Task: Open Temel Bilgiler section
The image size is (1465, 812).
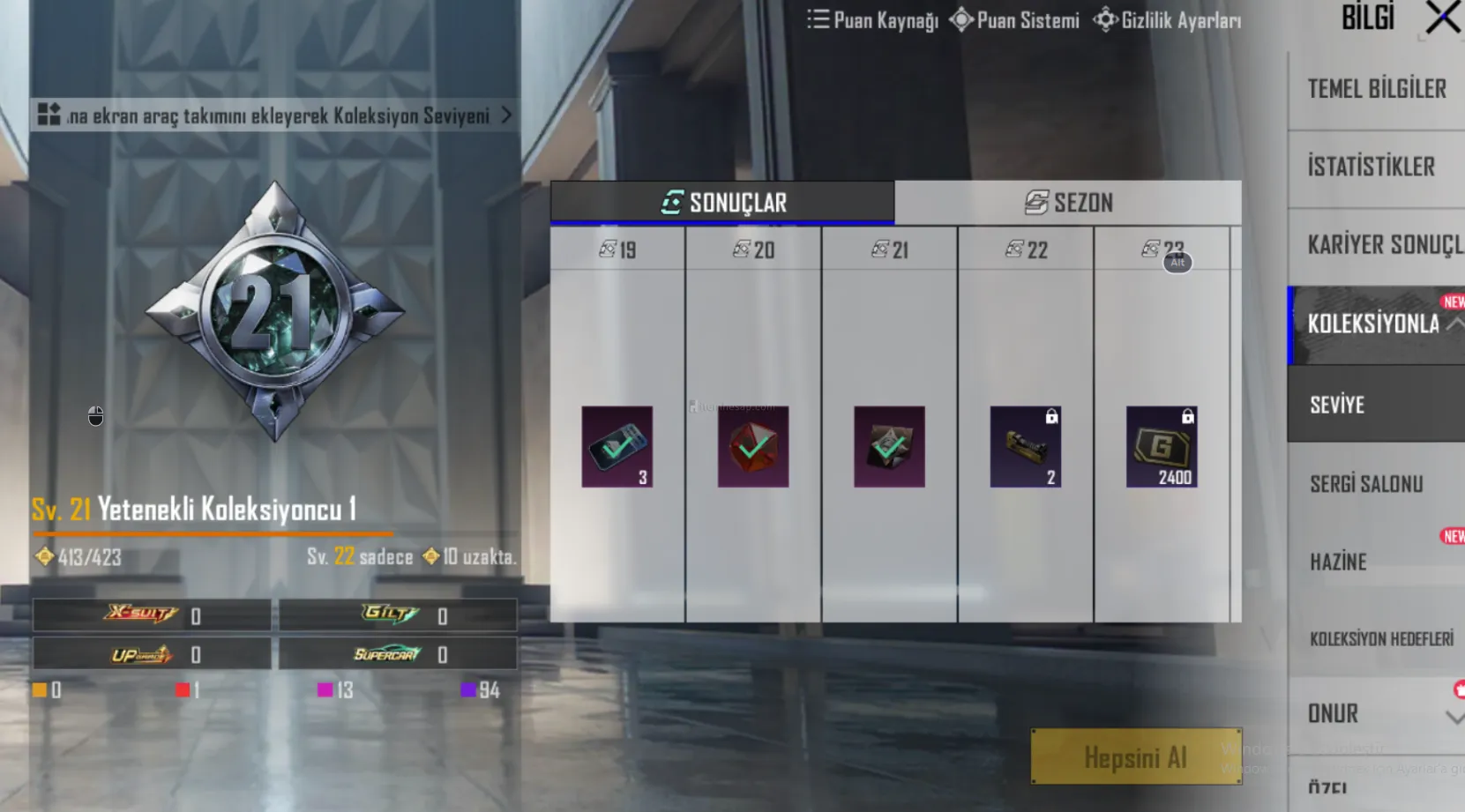Action: pos(1376,89)
